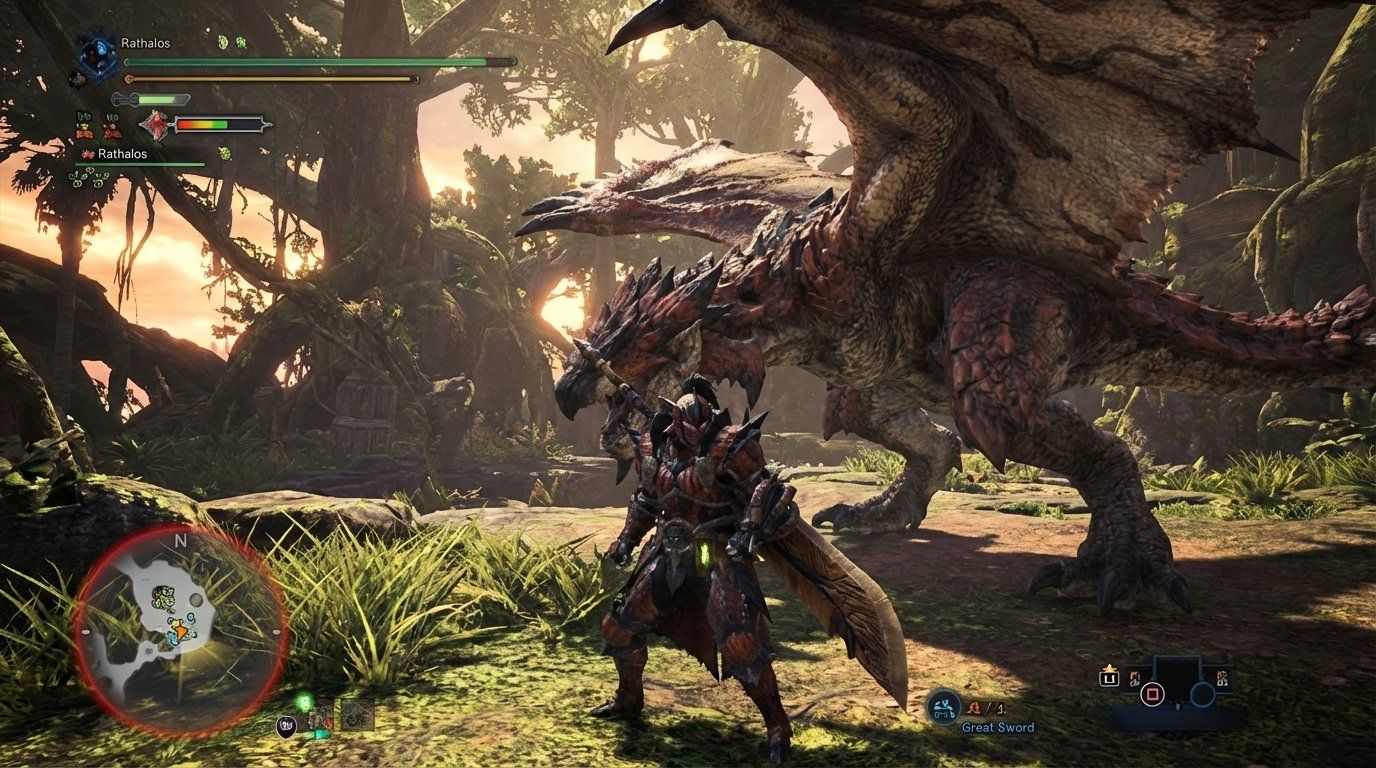Open the whetstone item in the item bar

[x=320, y=717]
